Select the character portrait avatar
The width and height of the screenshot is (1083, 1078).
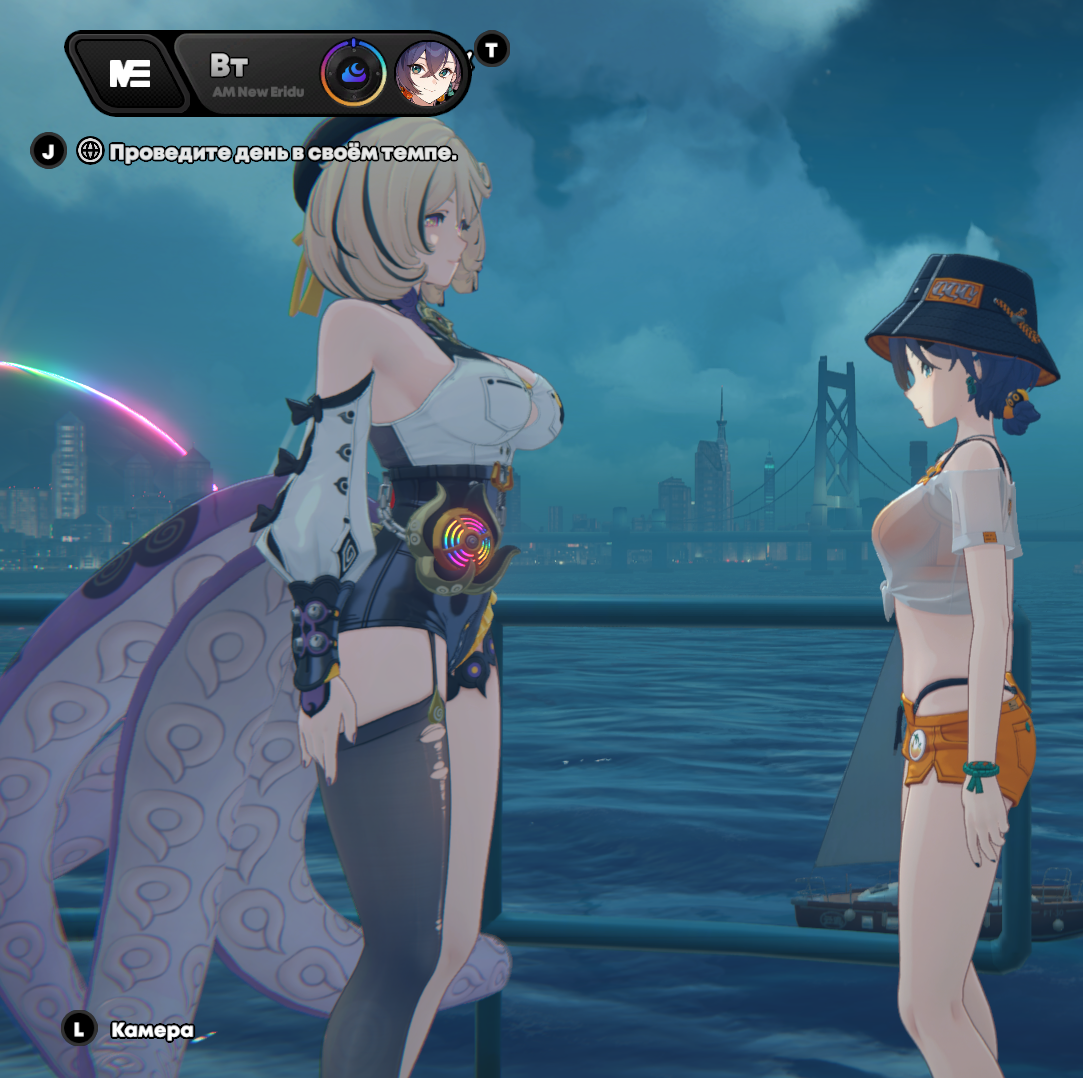coord(429,73)
